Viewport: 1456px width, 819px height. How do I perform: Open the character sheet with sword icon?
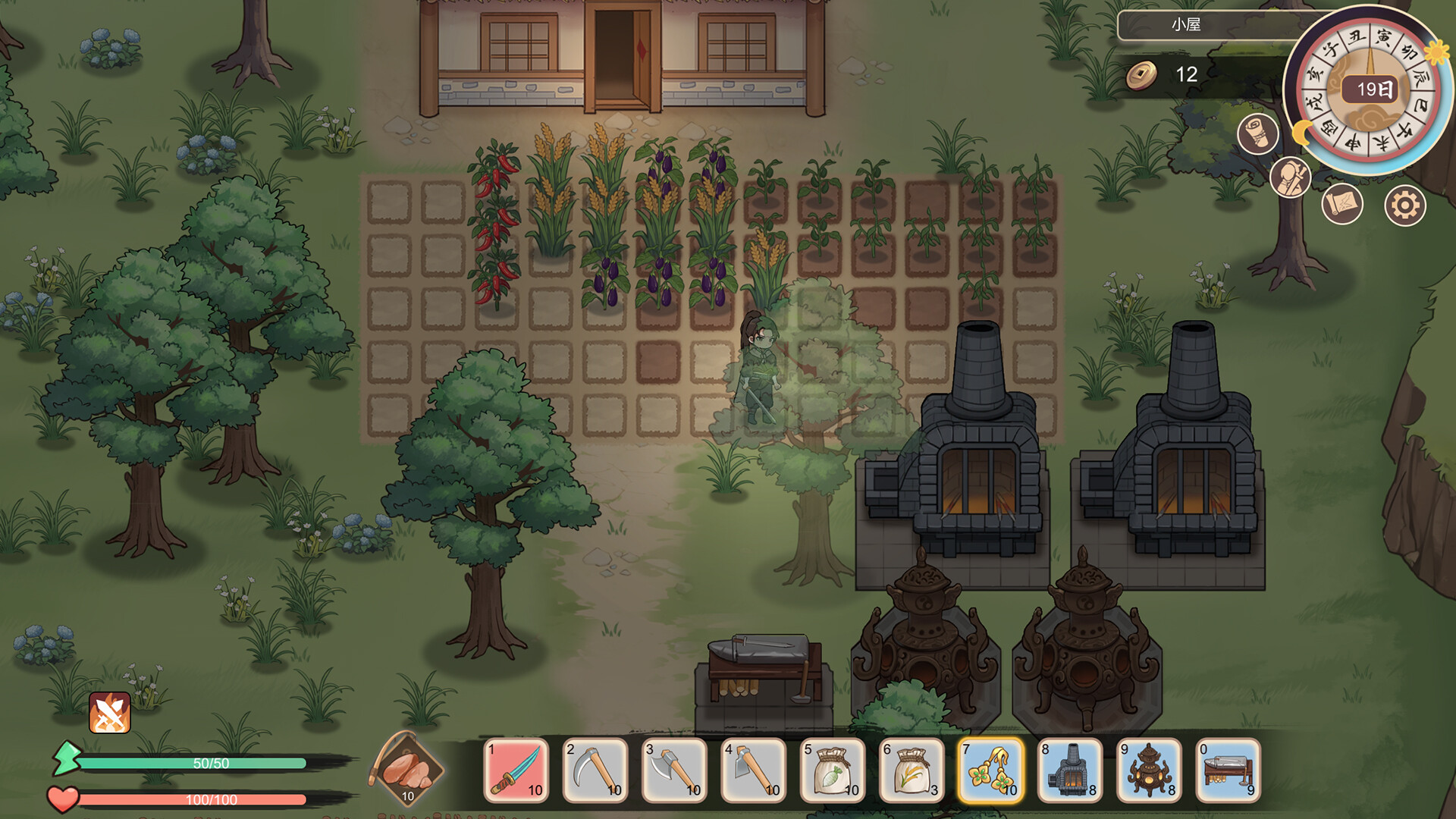1290,177
